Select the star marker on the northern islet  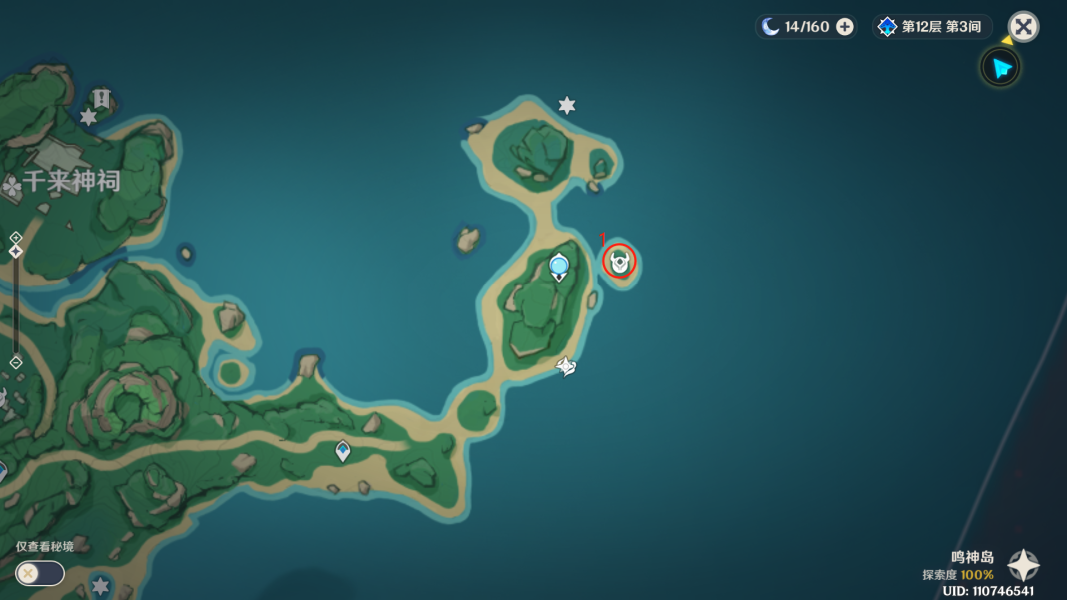567,105
